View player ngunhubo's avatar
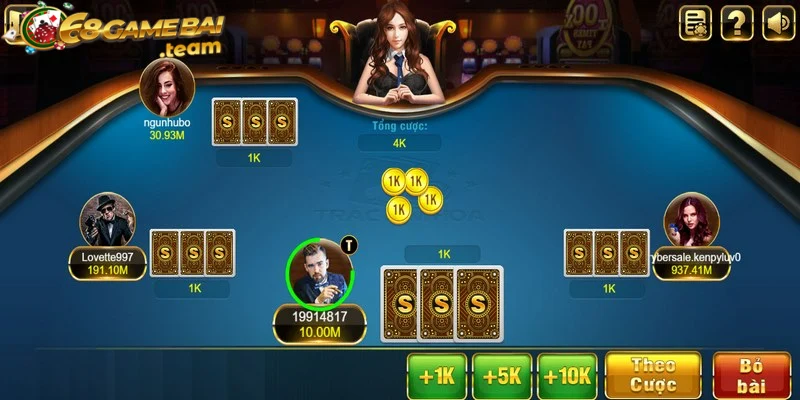The width and height of the screenshot is (800, 400). pos(166,87)
